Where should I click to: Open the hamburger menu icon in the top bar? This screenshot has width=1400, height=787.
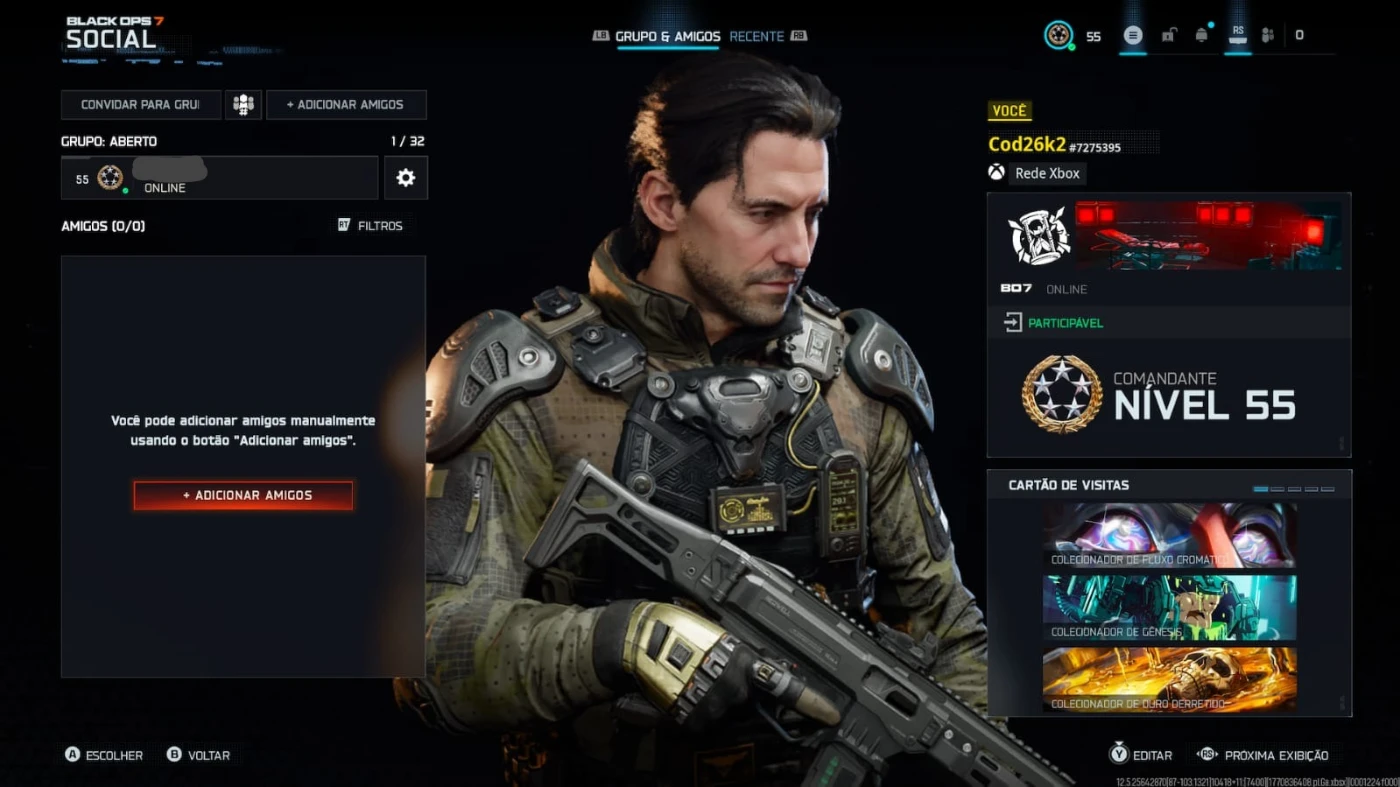coord(1132,35)
